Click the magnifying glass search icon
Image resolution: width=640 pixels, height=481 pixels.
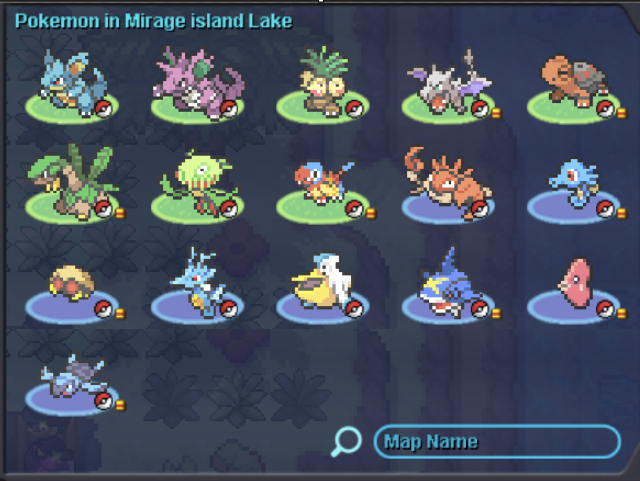tap(346, 441)
